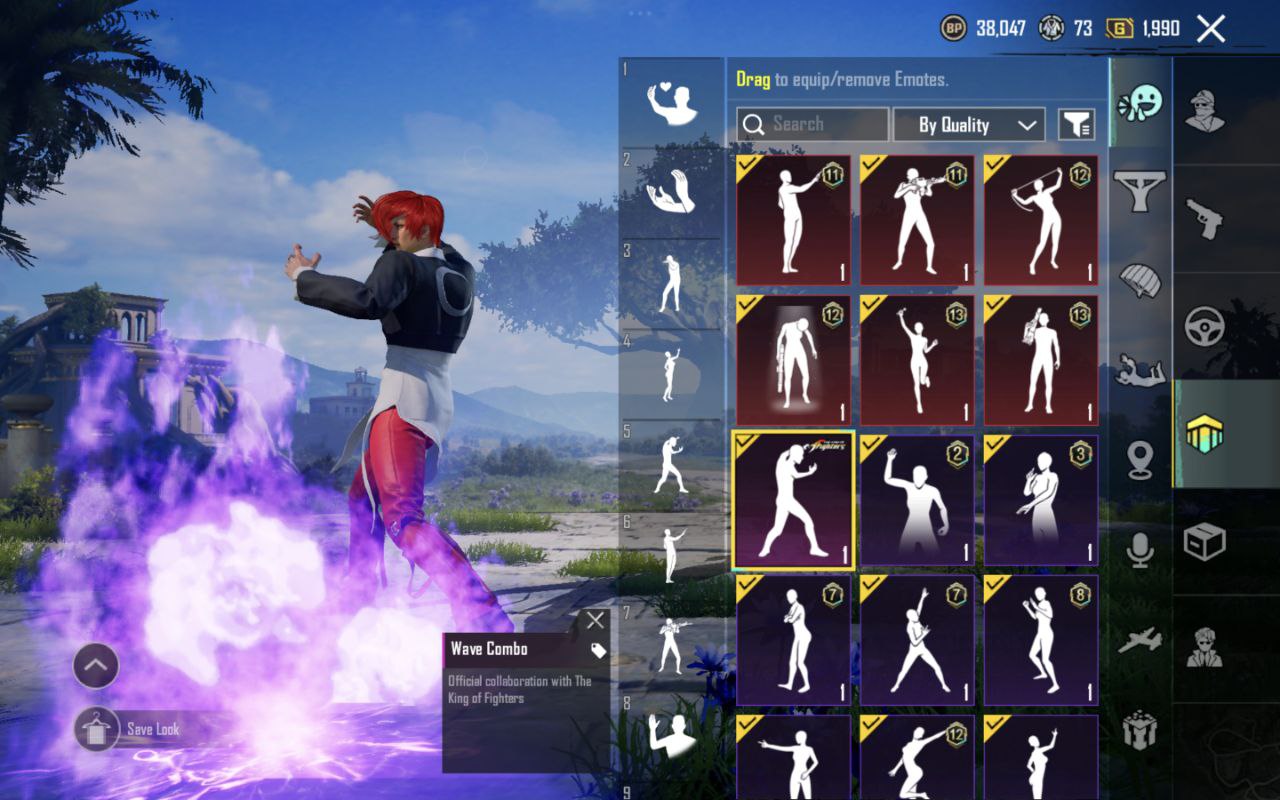Open the character outfit category with cap
The image size is (1280, 800).
point(1204,110)
